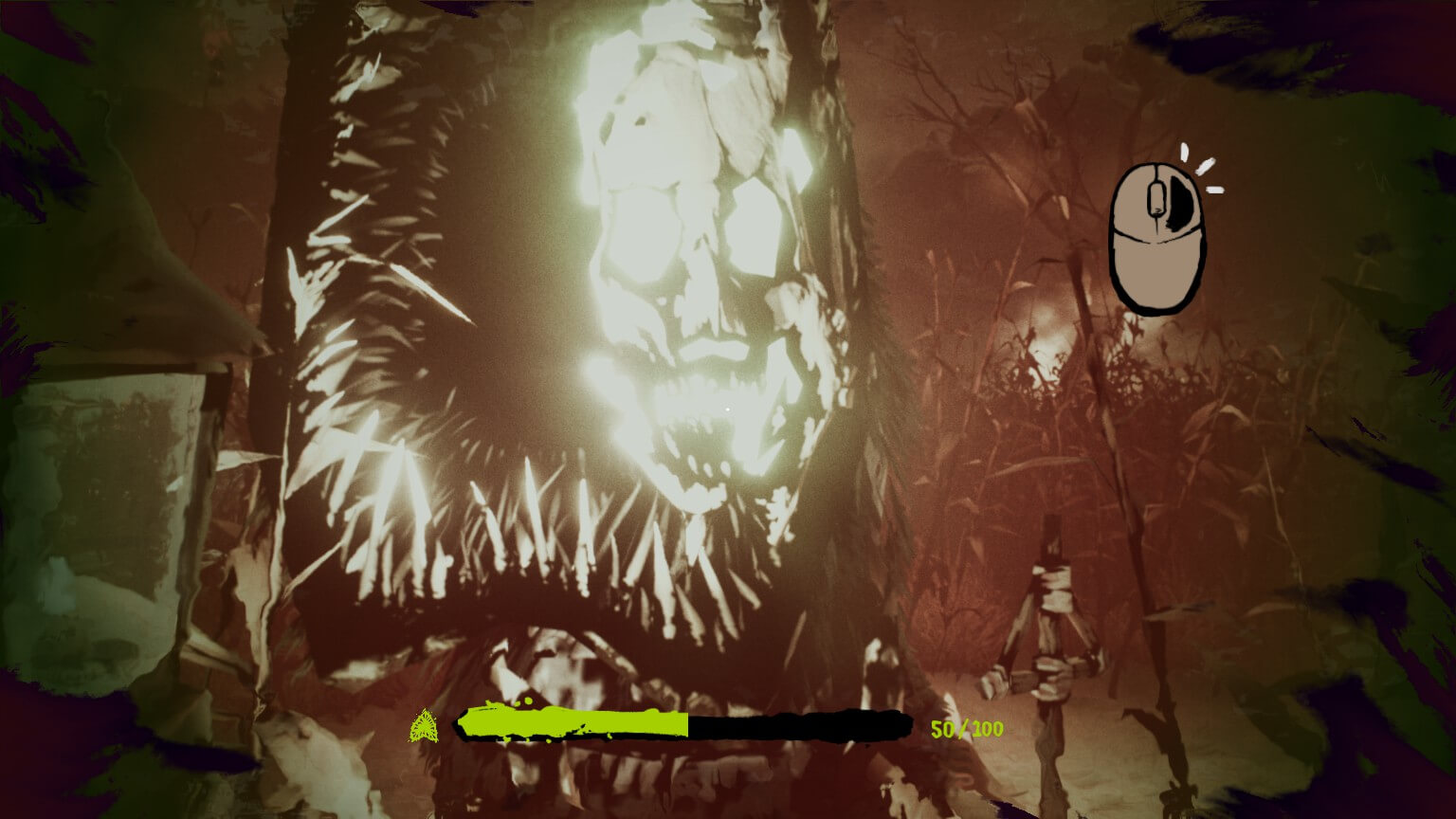Click the scroll wheel on the mouse icon

click(x=1155, y=197)
